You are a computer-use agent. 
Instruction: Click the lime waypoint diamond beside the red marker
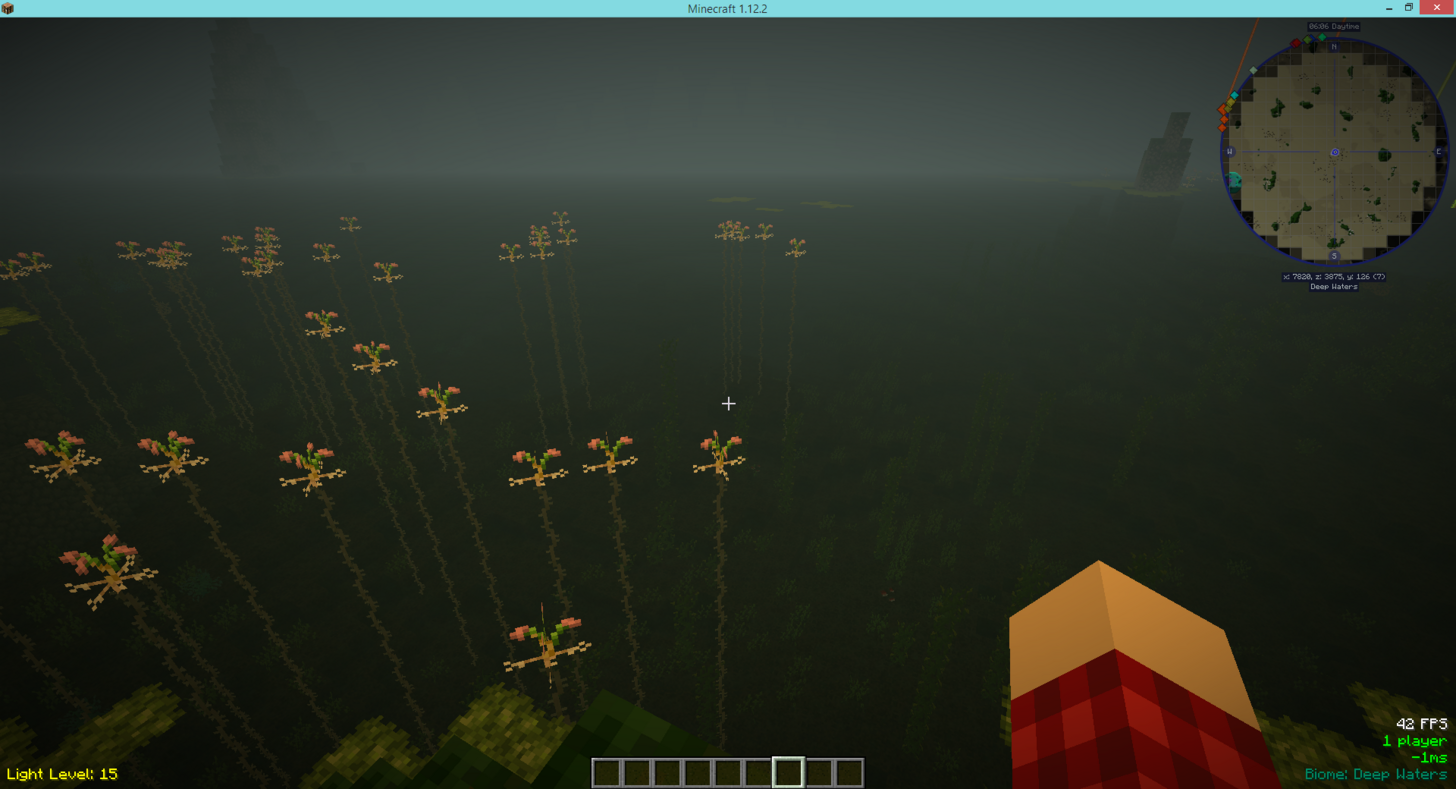[x=1308, y=39]
